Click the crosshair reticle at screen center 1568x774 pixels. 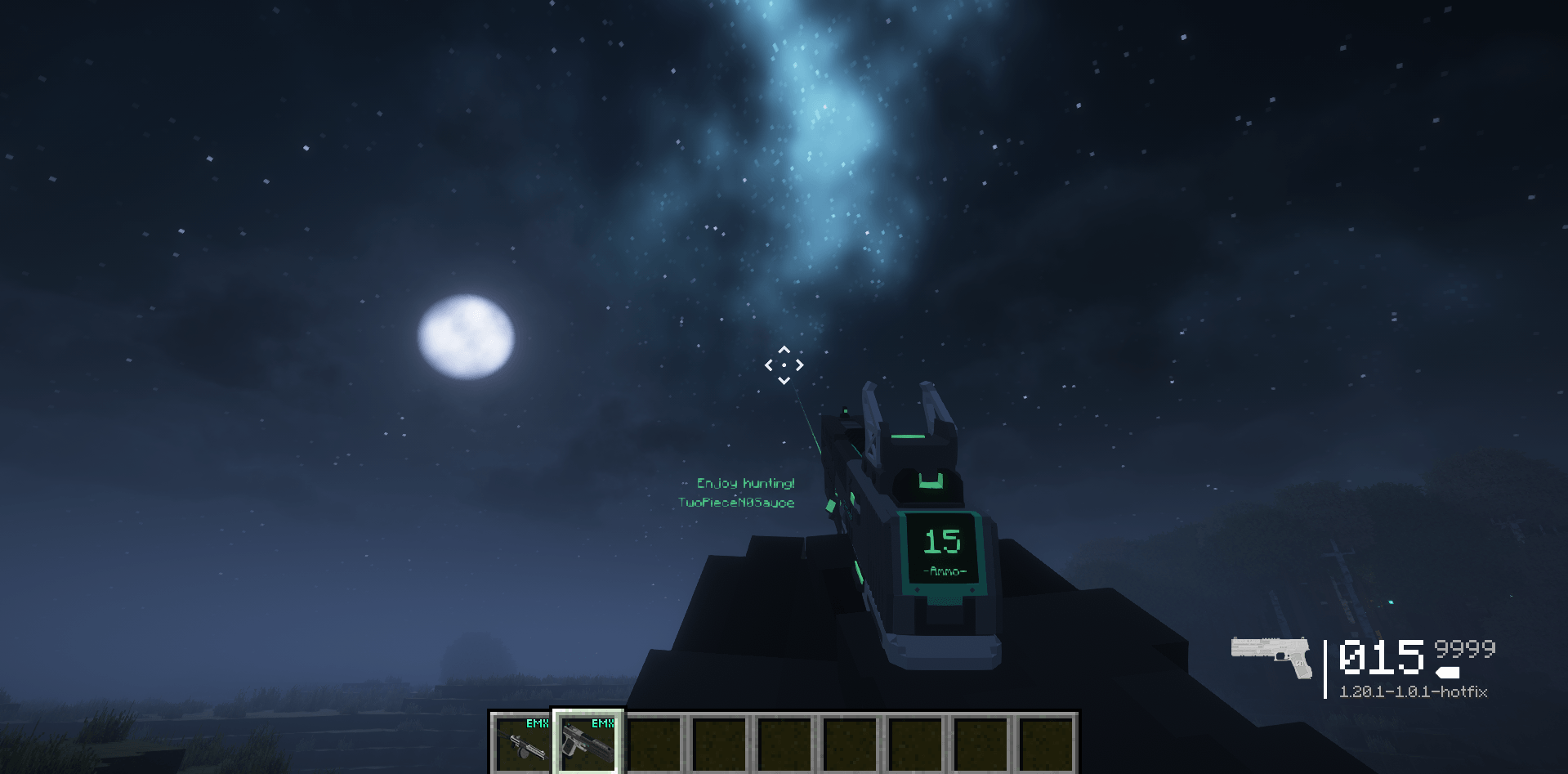point(784,363)
